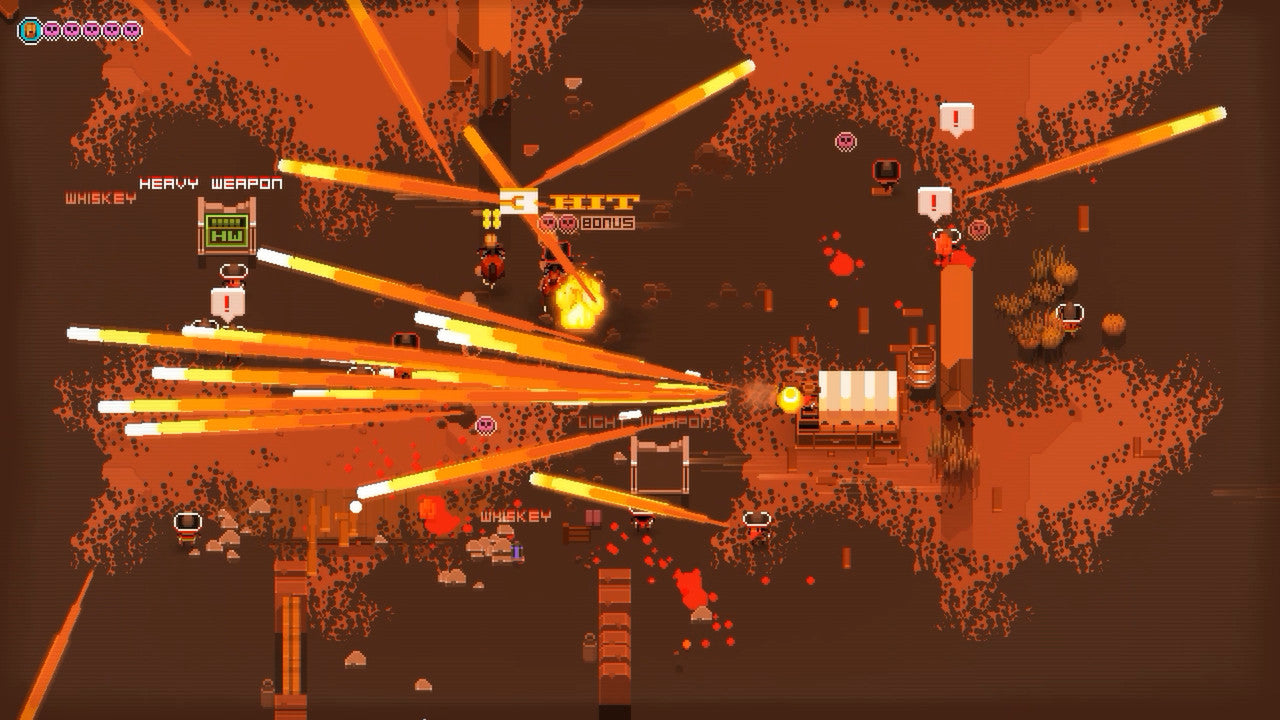Click the last pink skull in the health bar

[x=130, y=30]
